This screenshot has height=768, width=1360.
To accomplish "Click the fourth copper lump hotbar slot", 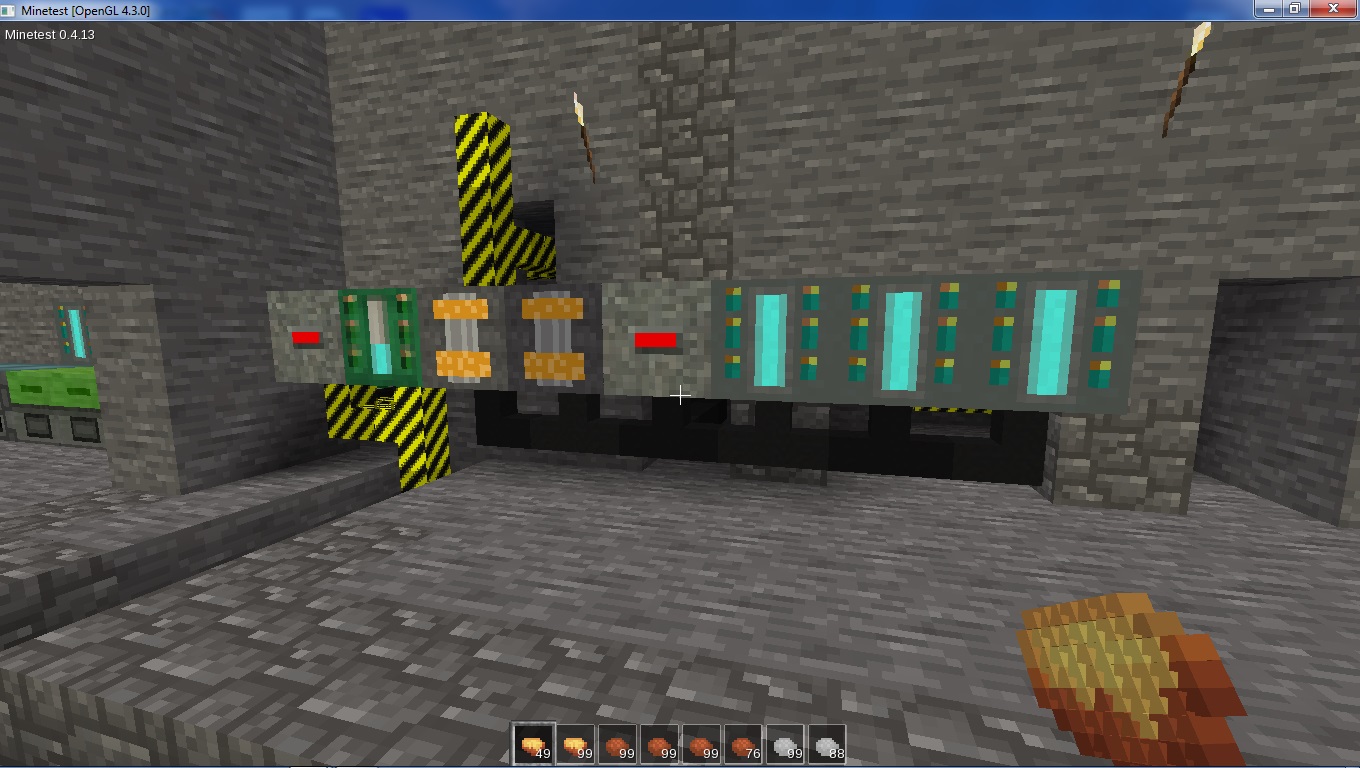I will pos(660,745).
